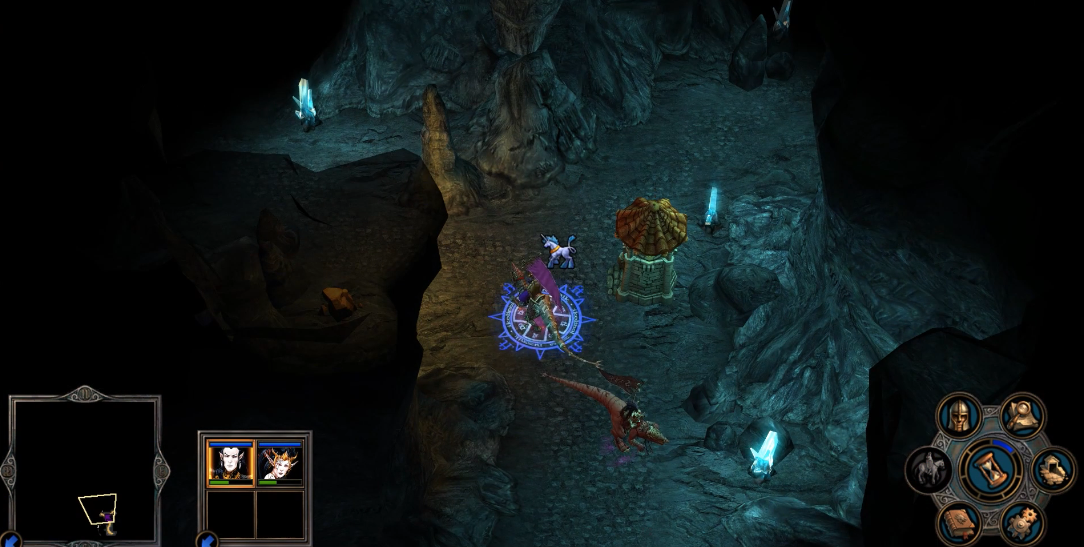Click the ornament button atop the minimap frame
This screenshot has width=1084, height=547.
86,393
